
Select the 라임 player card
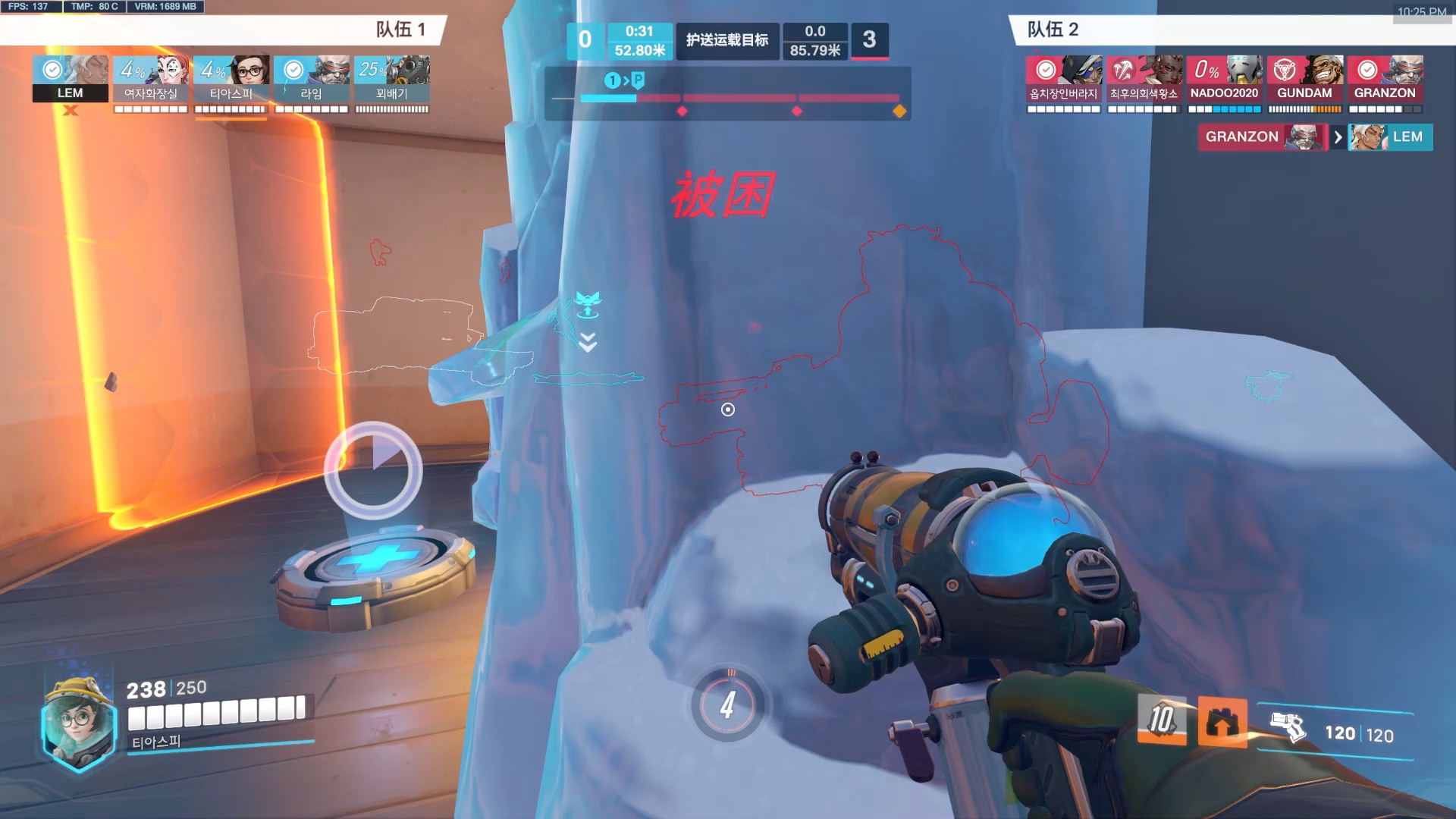pos(312,79)
